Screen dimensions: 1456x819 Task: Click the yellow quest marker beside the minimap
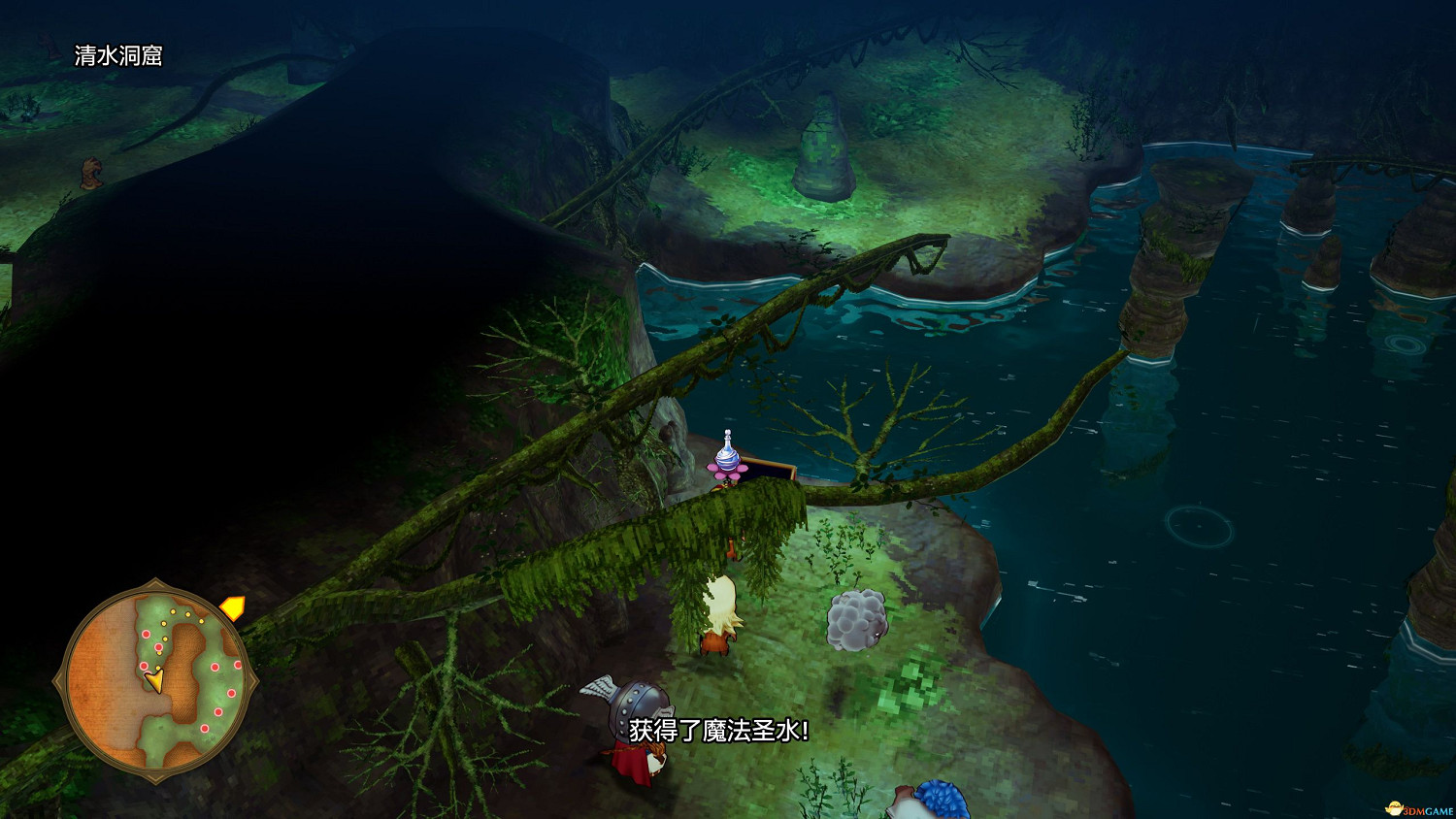pyautogui.click(x=233, y=609)
